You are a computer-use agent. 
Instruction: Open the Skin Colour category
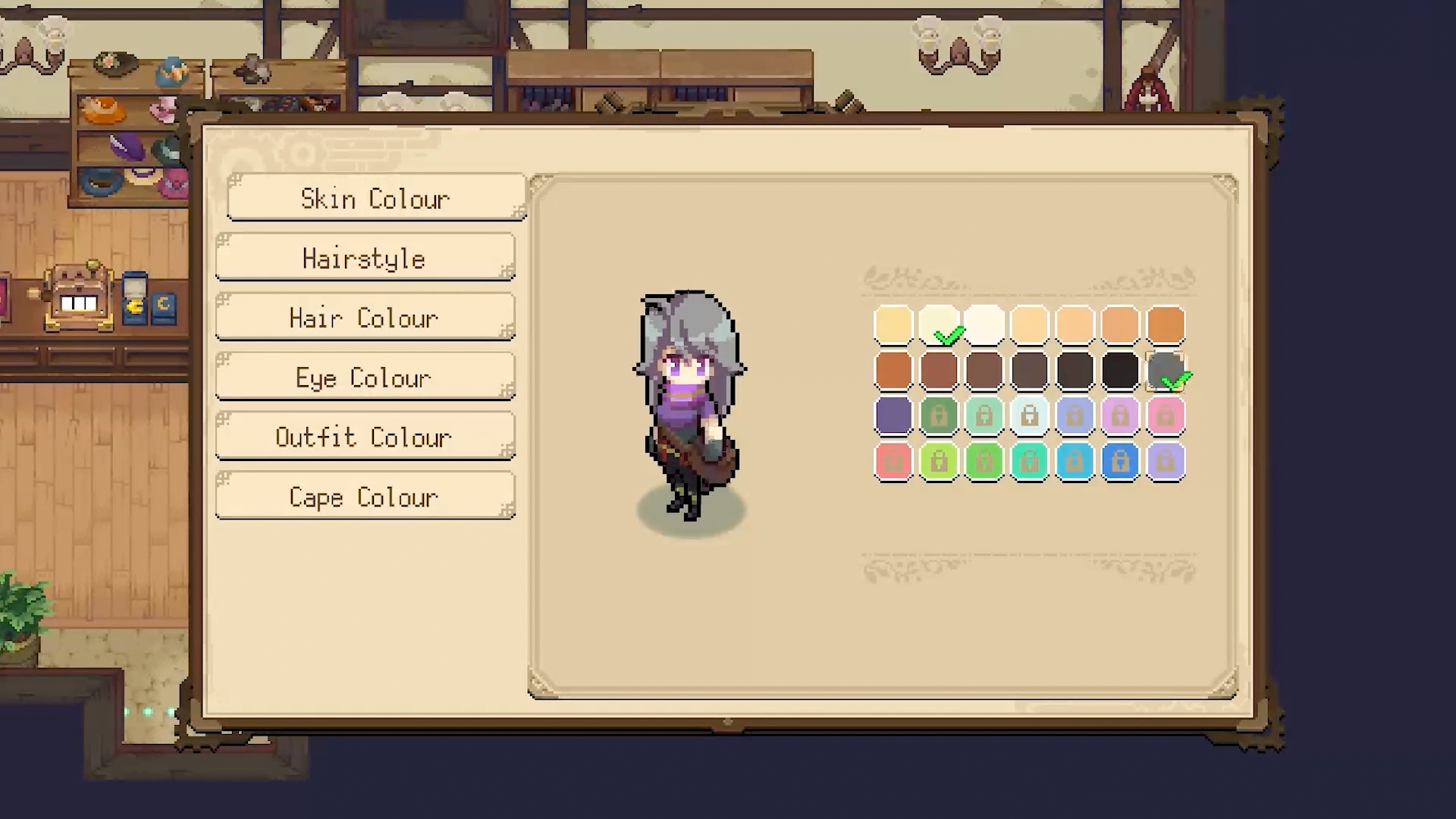[x=376, y=199]
